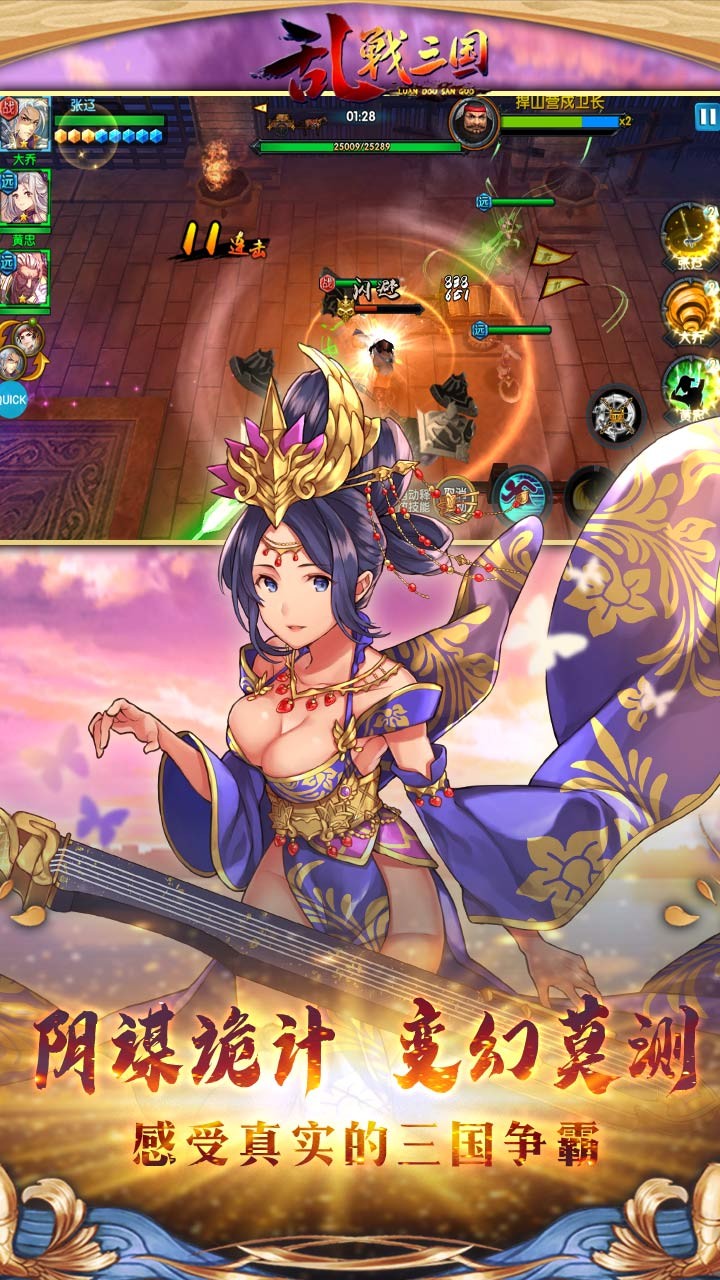
Task: Trigger the teal swirl skill button
Action: (x=521, y=494)
